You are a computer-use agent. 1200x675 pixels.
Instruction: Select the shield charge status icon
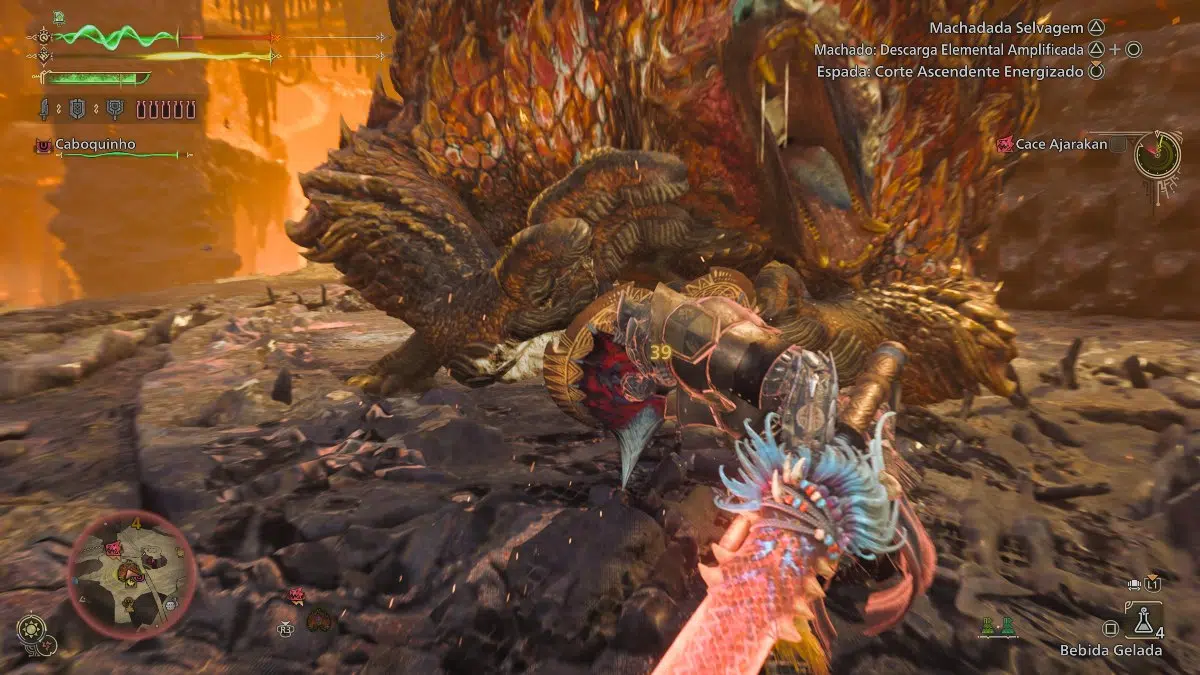(78, 108)
